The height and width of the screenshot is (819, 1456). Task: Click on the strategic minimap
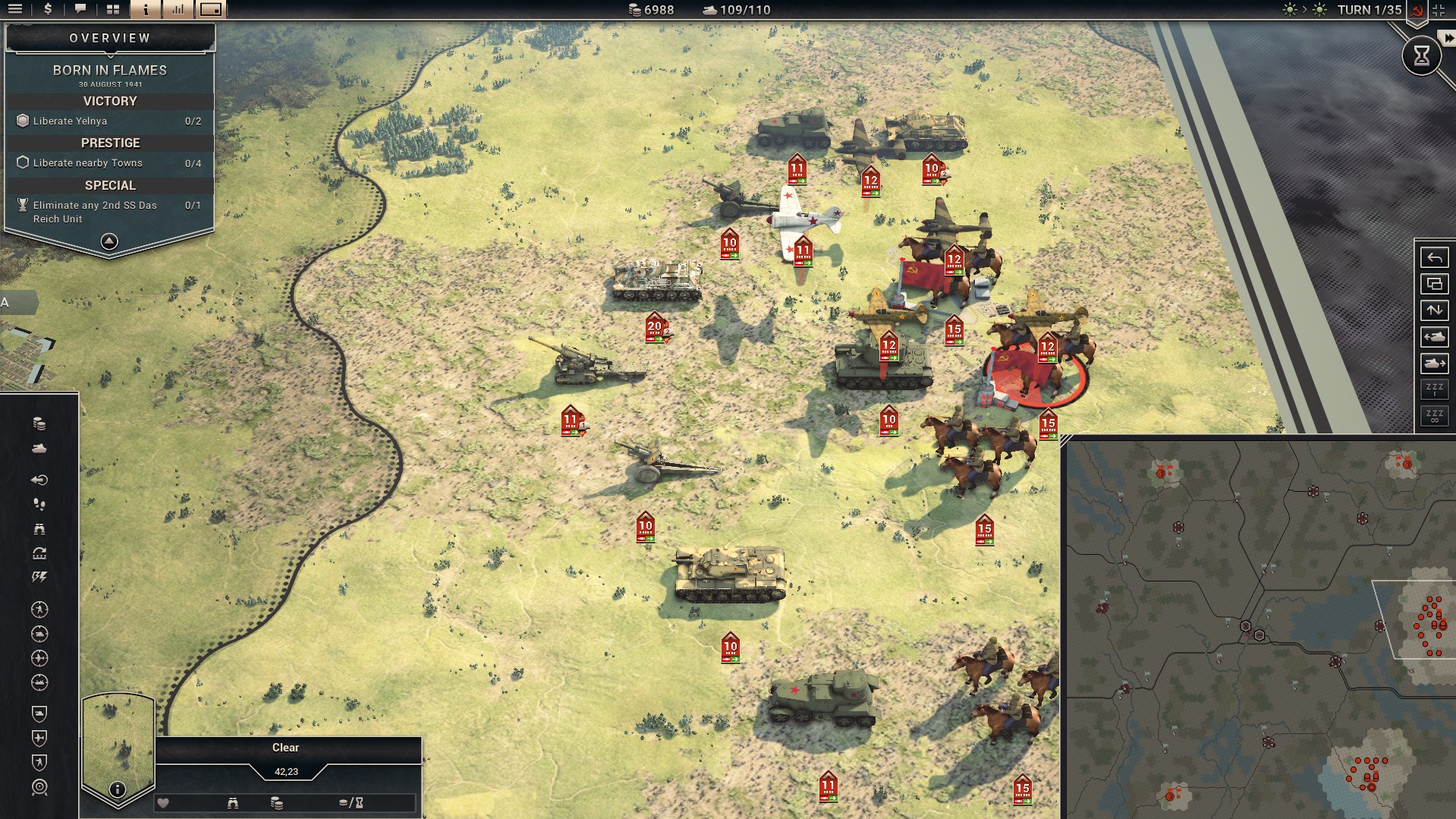[x=1259, y=630]
